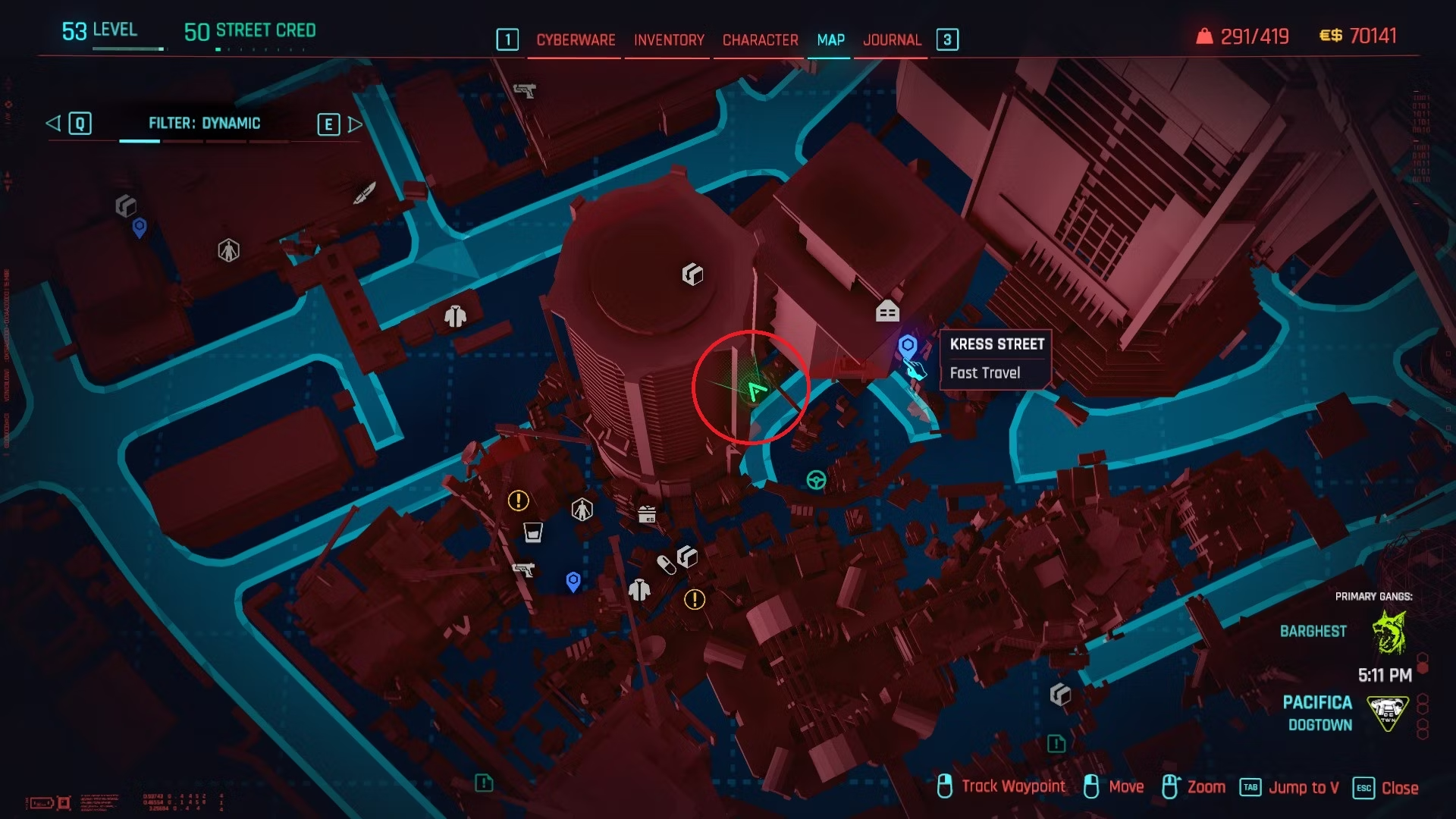
Task: Select the medical pill vendor marker
Action: 666,565
